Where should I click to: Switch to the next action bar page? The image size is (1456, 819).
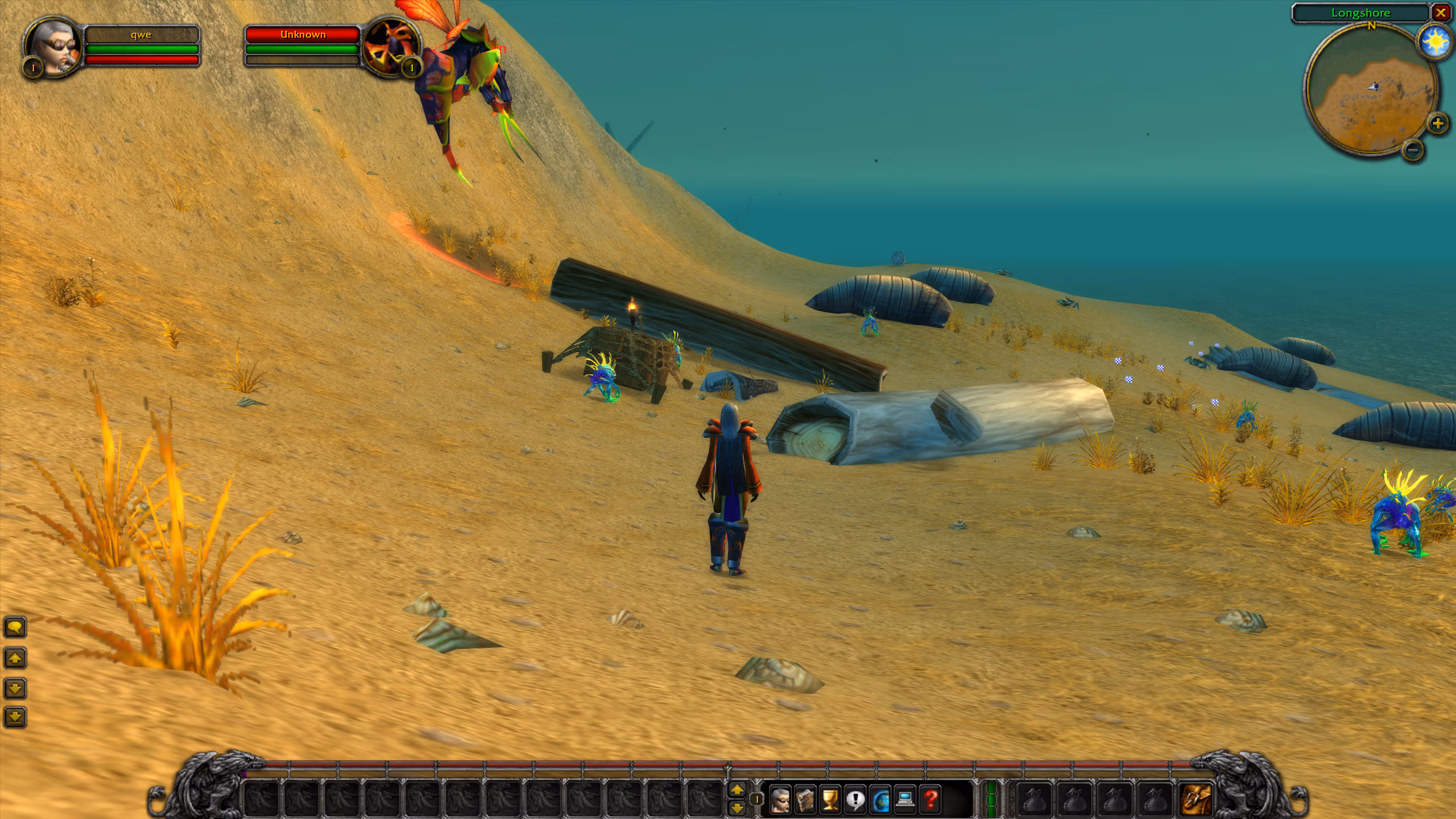tap(737, 808)
